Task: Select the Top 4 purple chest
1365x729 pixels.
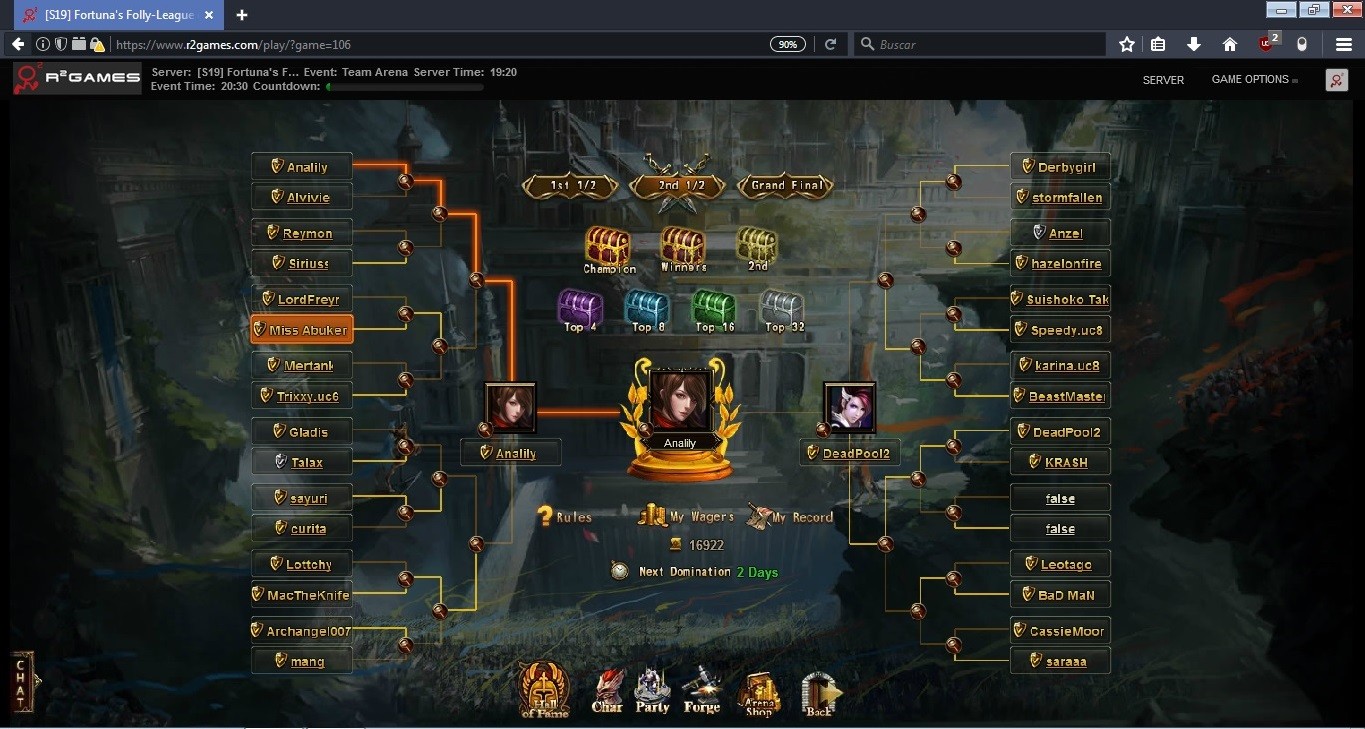Action: 580,309
